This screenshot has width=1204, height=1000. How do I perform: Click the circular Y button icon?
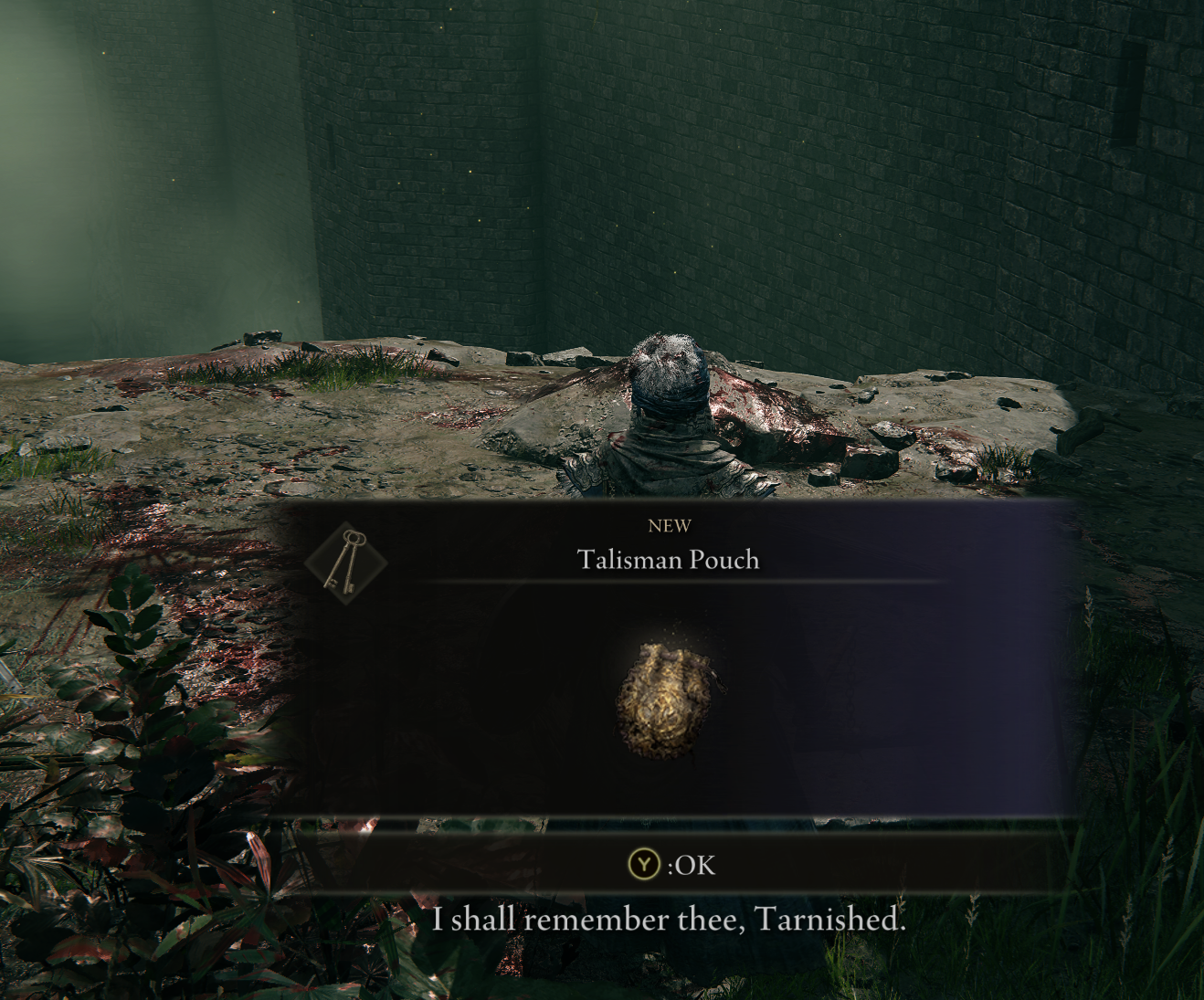pyautogui.click(x=645, y=866)
